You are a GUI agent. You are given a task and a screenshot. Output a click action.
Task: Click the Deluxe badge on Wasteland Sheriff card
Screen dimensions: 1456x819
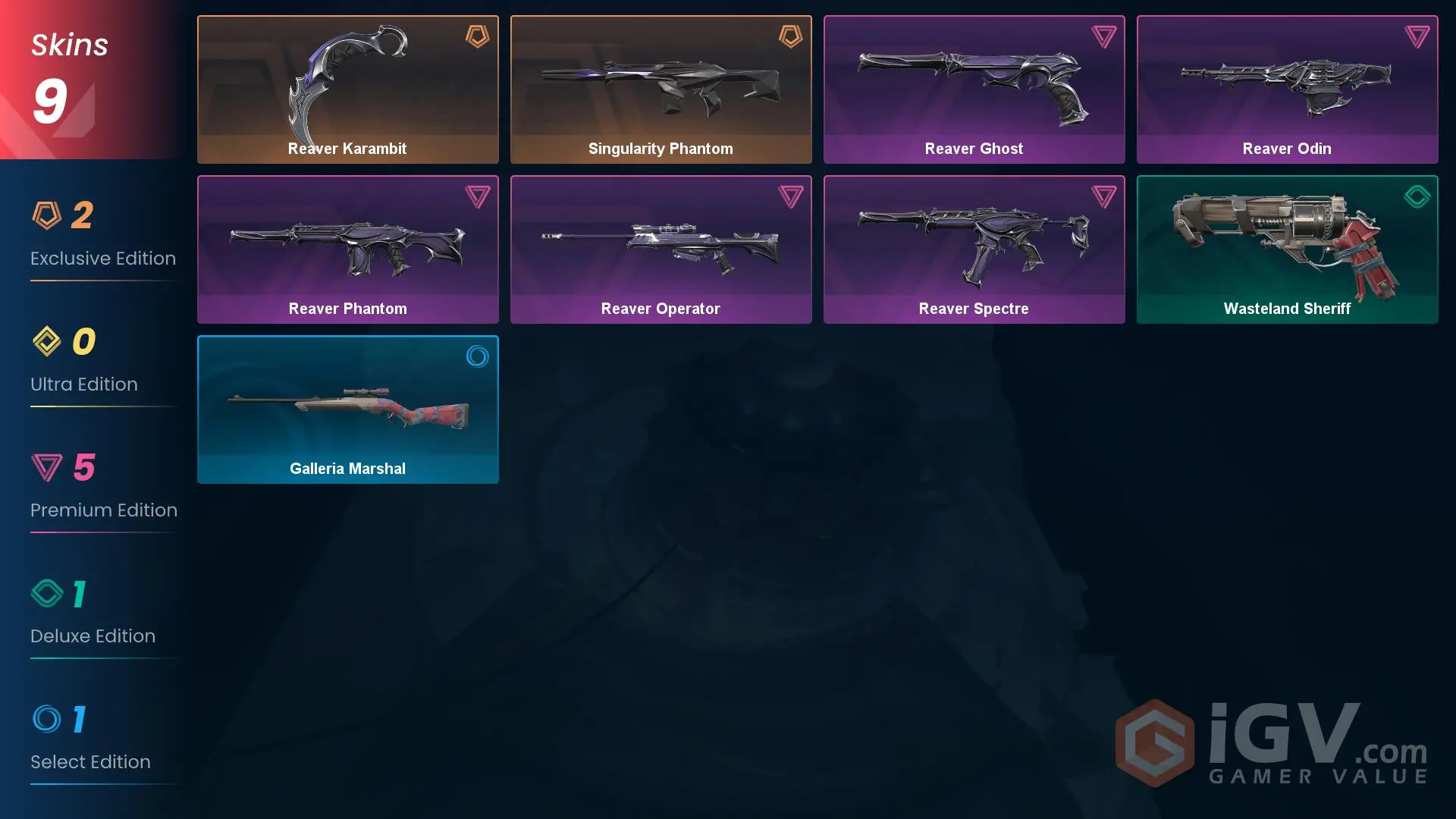[1417, 196]
